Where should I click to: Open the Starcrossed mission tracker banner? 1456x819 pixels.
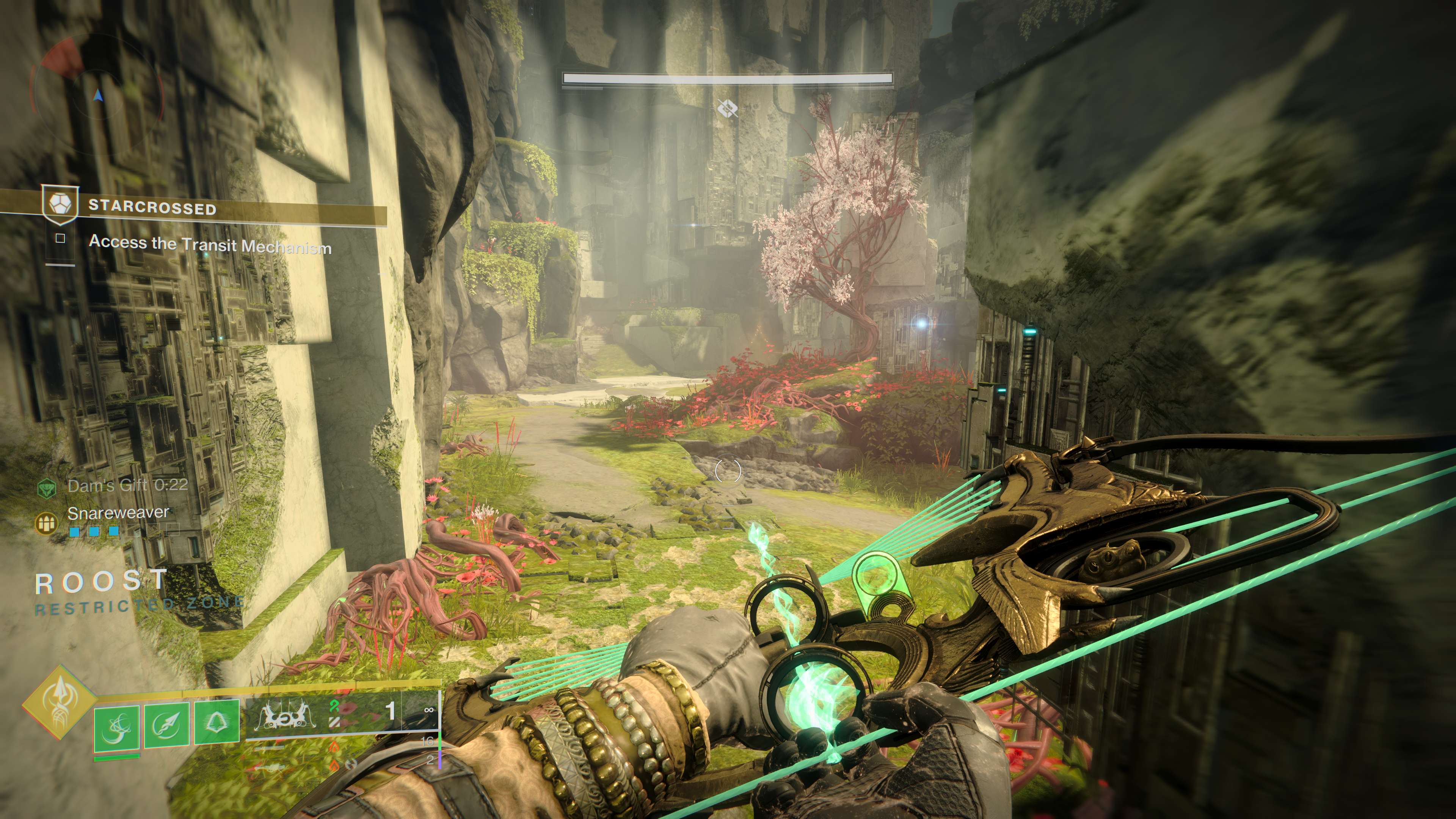[215, 208]
